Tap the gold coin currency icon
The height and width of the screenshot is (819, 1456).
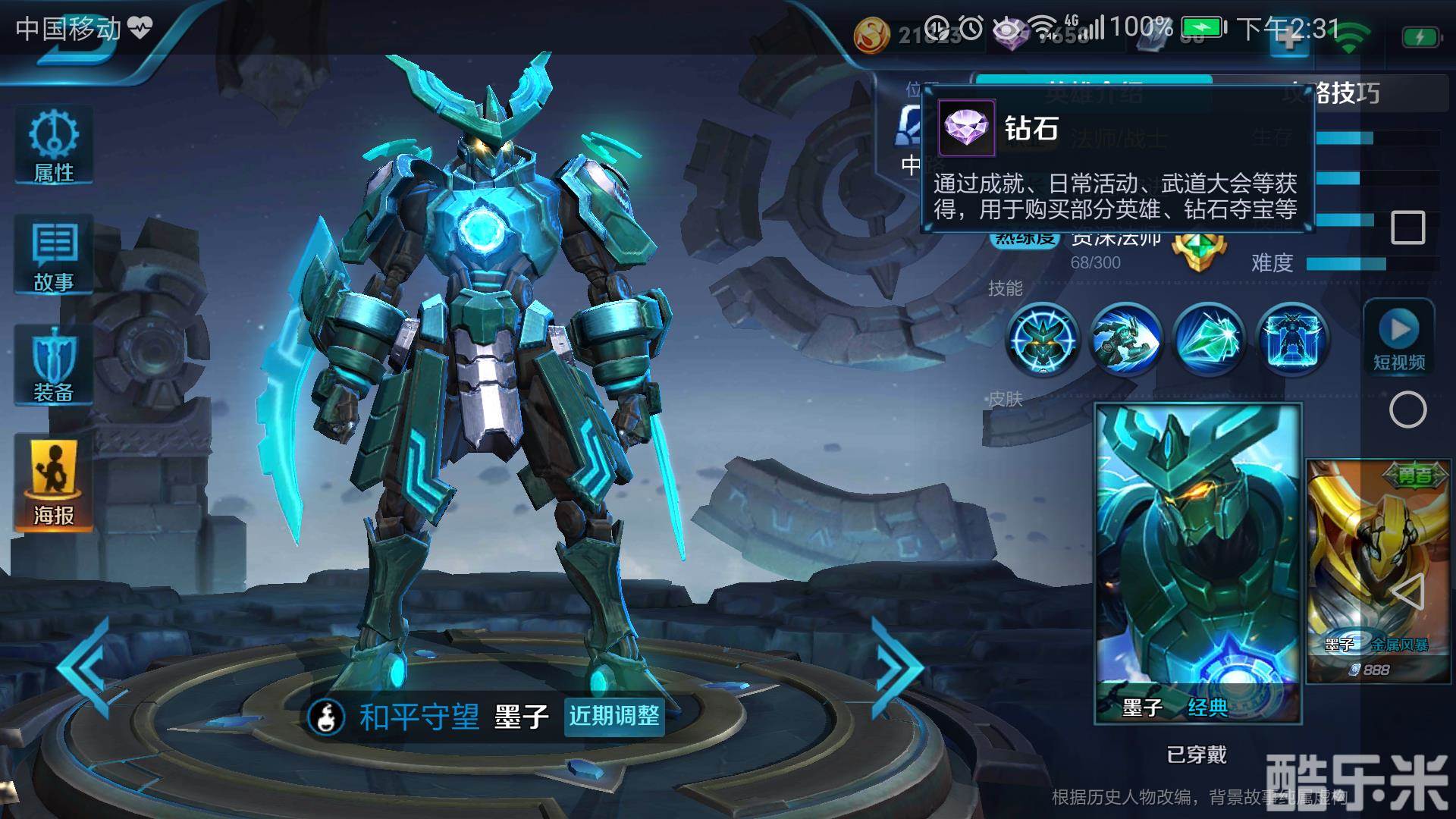click(872, 35)
